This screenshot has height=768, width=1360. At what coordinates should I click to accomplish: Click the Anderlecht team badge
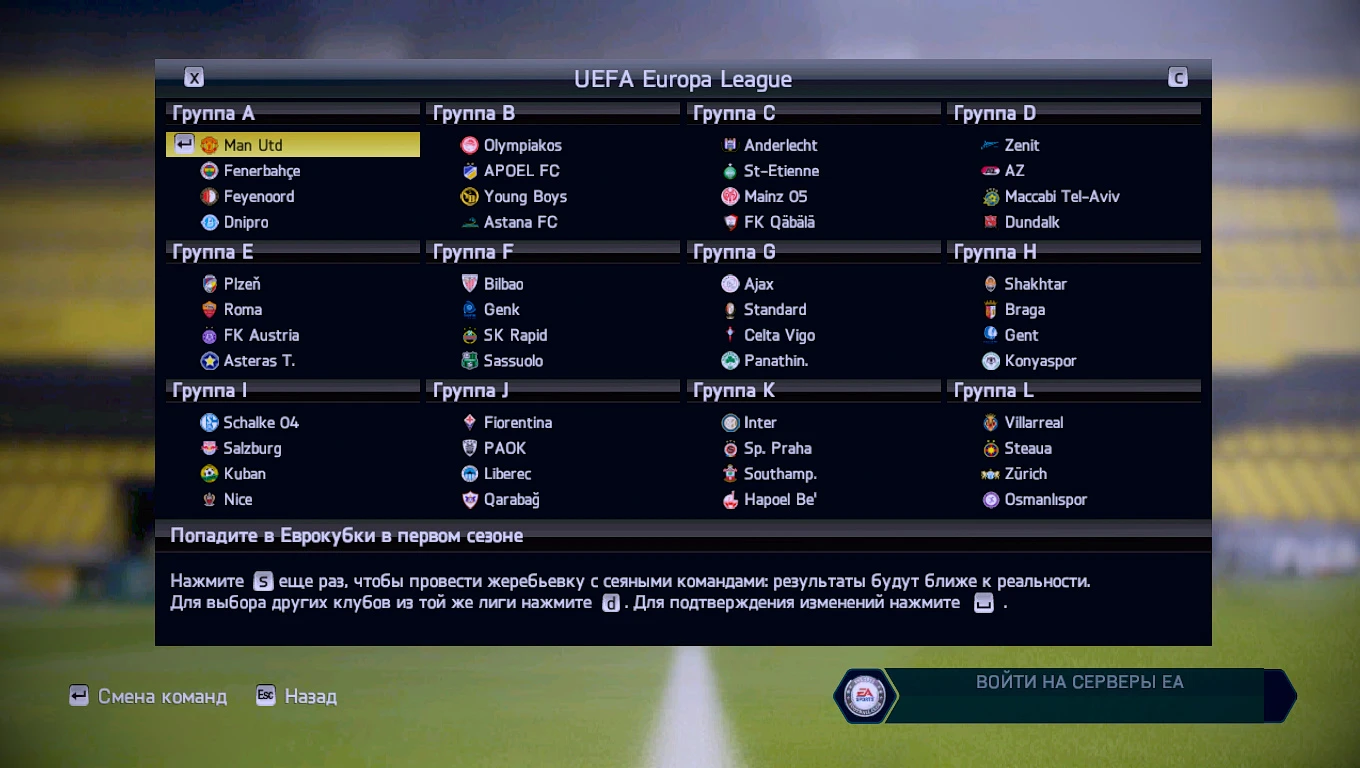coord(730,145)
